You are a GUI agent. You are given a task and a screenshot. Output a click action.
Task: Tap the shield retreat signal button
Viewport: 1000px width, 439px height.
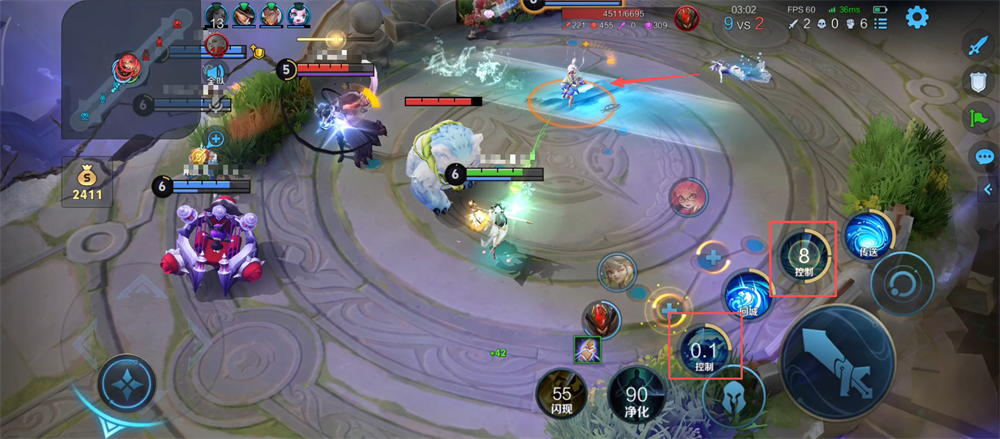tap(979, 85)
